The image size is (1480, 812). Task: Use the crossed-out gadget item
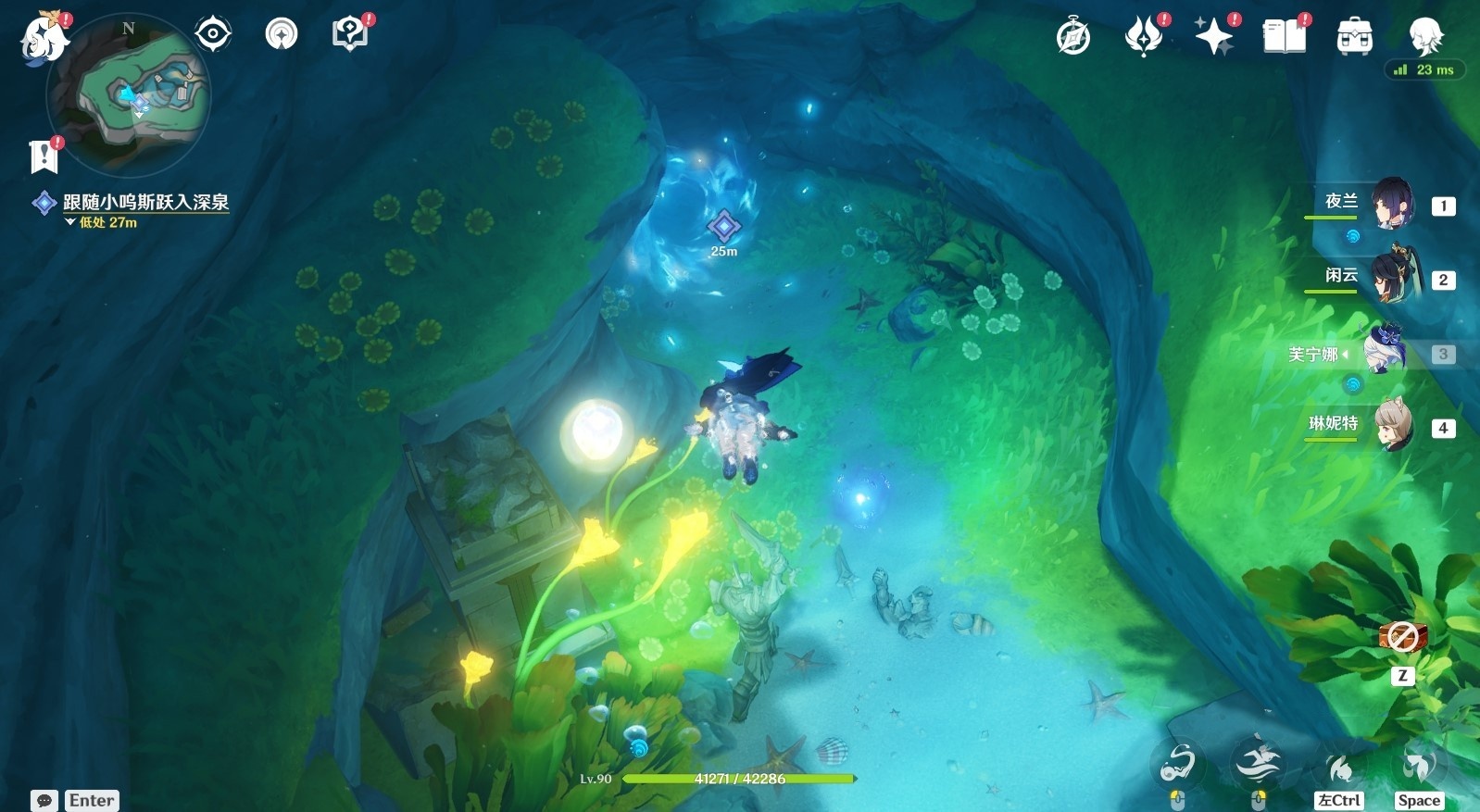point(1402,637)
